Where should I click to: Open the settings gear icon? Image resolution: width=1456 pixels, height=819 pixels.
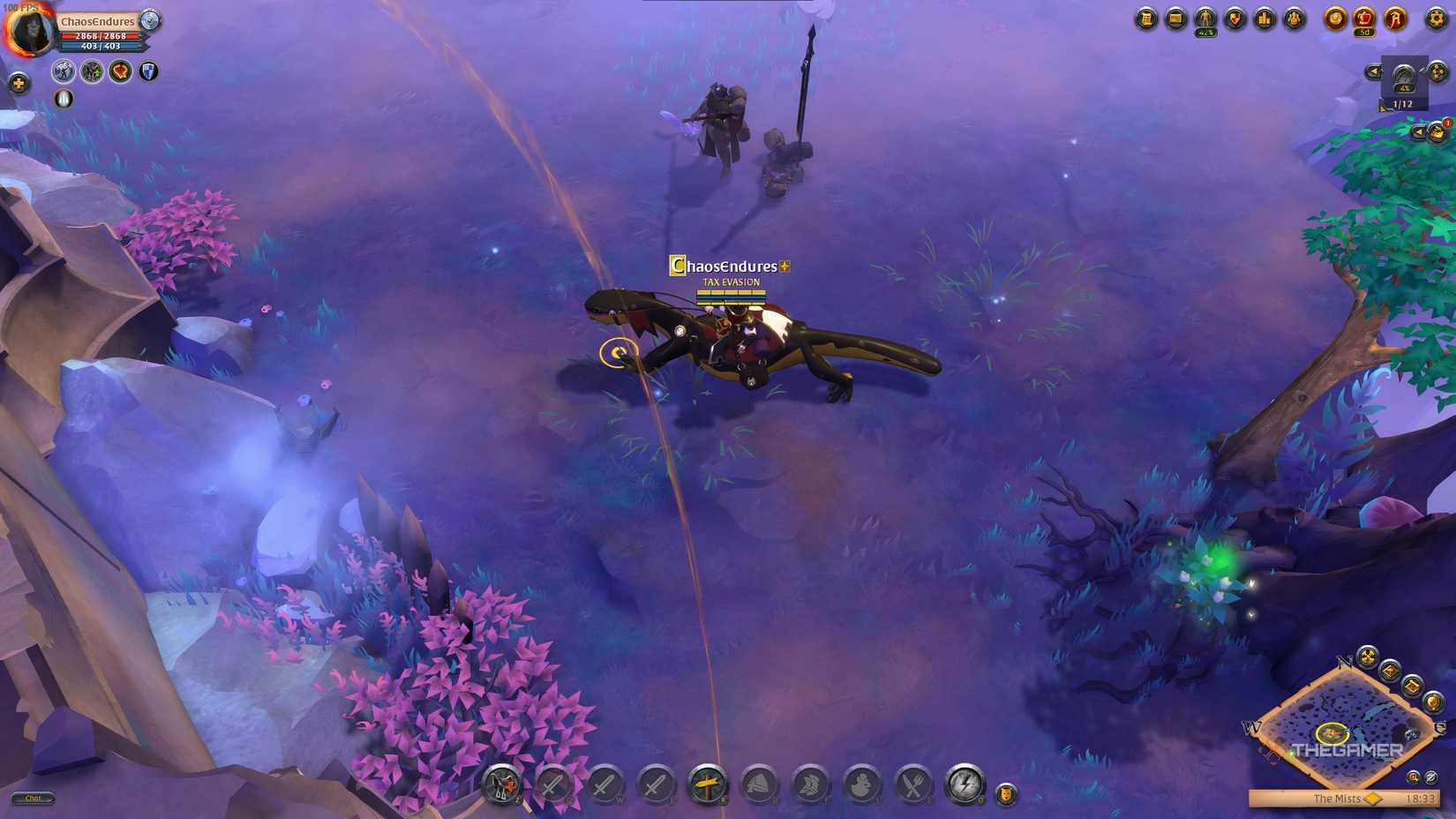[x=1435, y=19]
